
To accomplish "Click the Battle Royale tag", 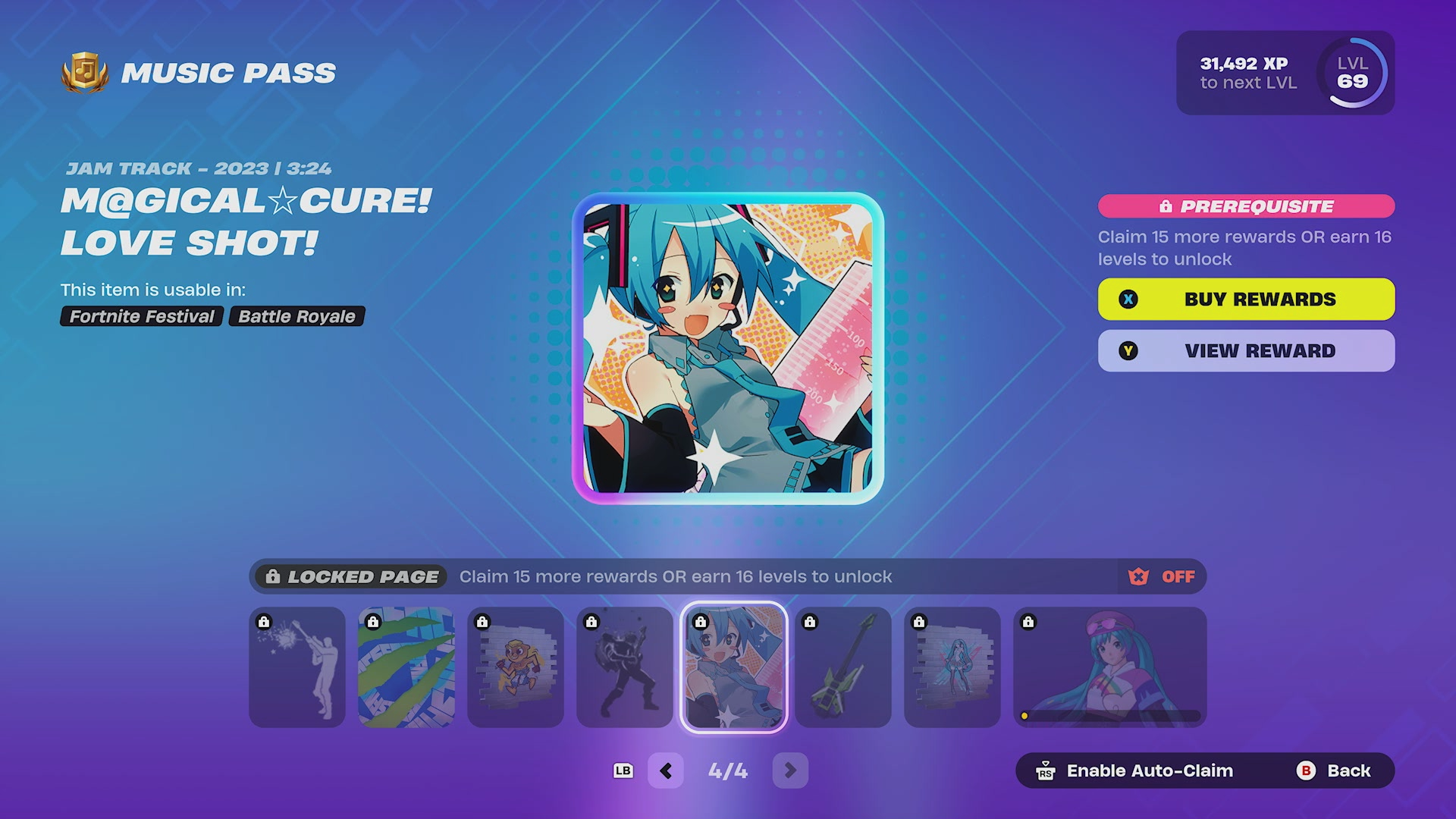I will point(297,316).
